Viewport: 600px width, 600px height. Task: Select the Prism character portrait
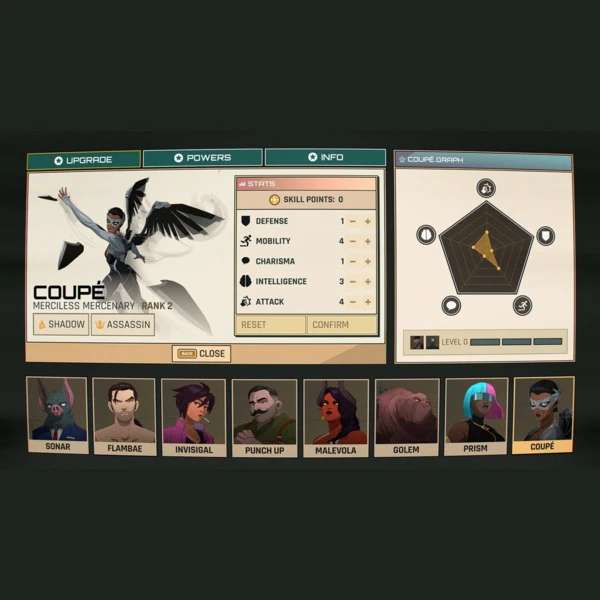pyautogui.click(x=476, y=415)
